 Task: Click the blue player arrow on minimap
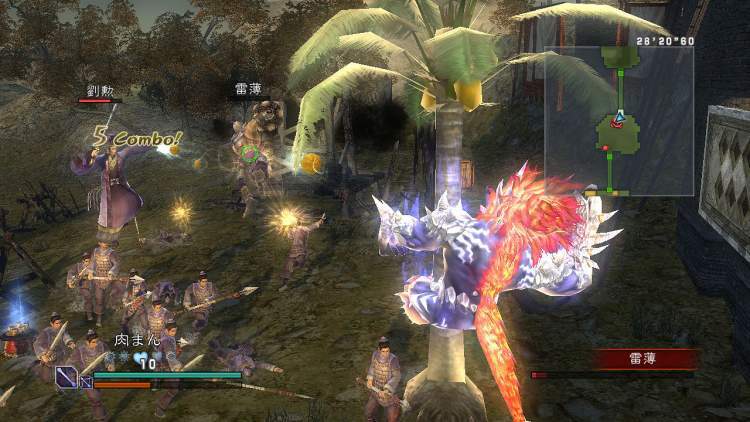[x=619, y=118]
